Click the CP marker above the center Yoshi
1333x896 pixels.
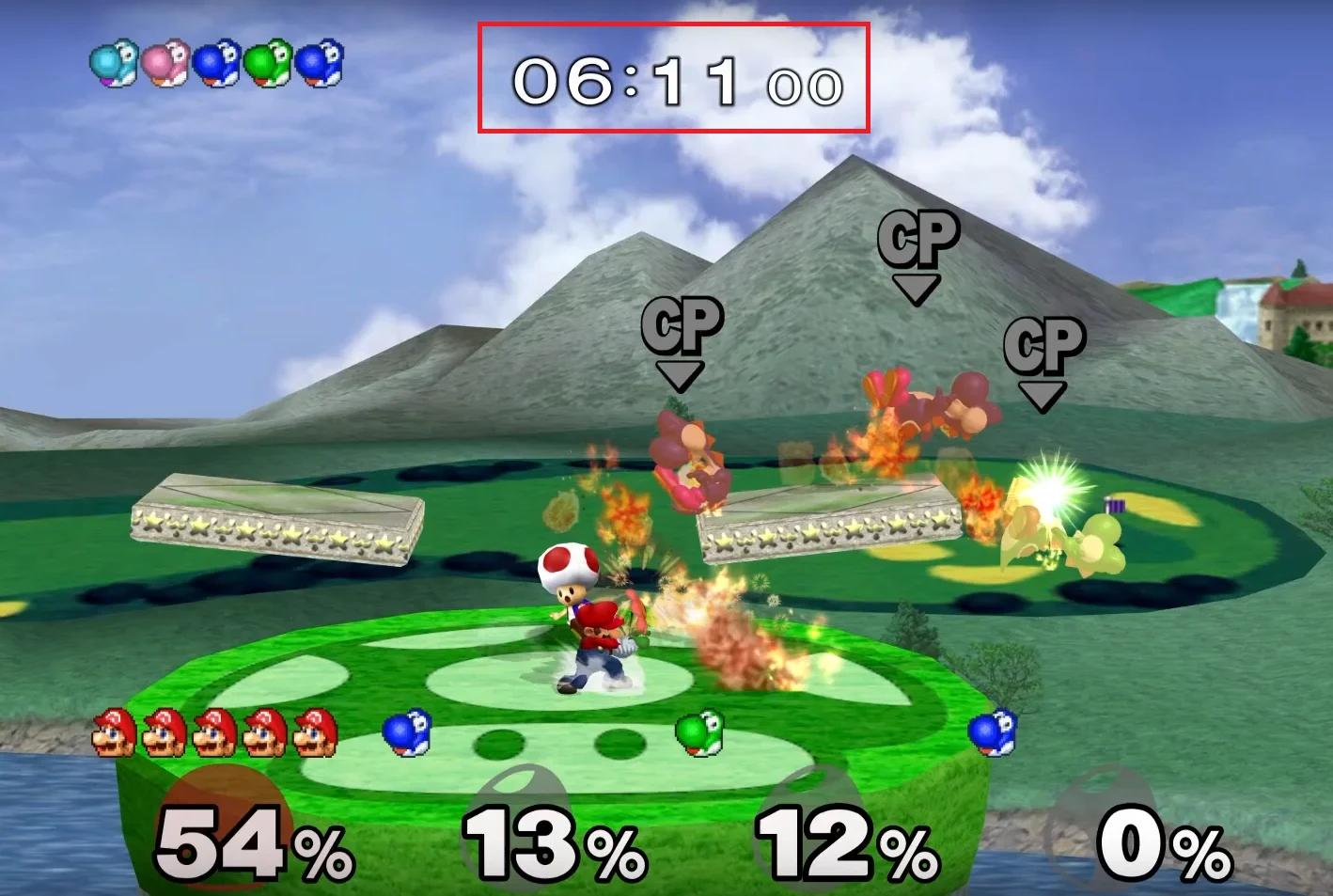tap(681, 324)
